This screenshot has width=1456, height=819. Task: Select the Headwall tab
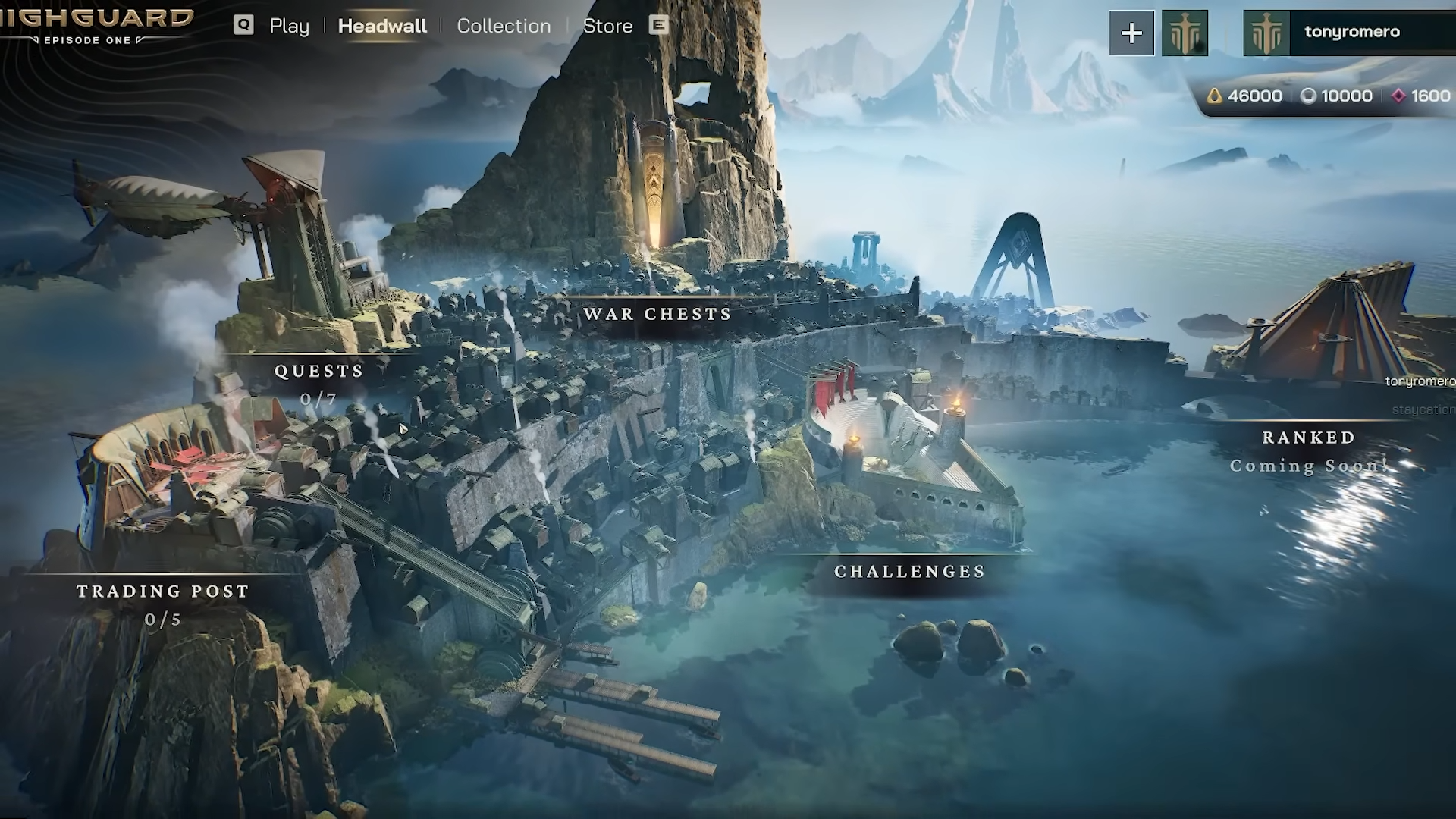point(382,26)
